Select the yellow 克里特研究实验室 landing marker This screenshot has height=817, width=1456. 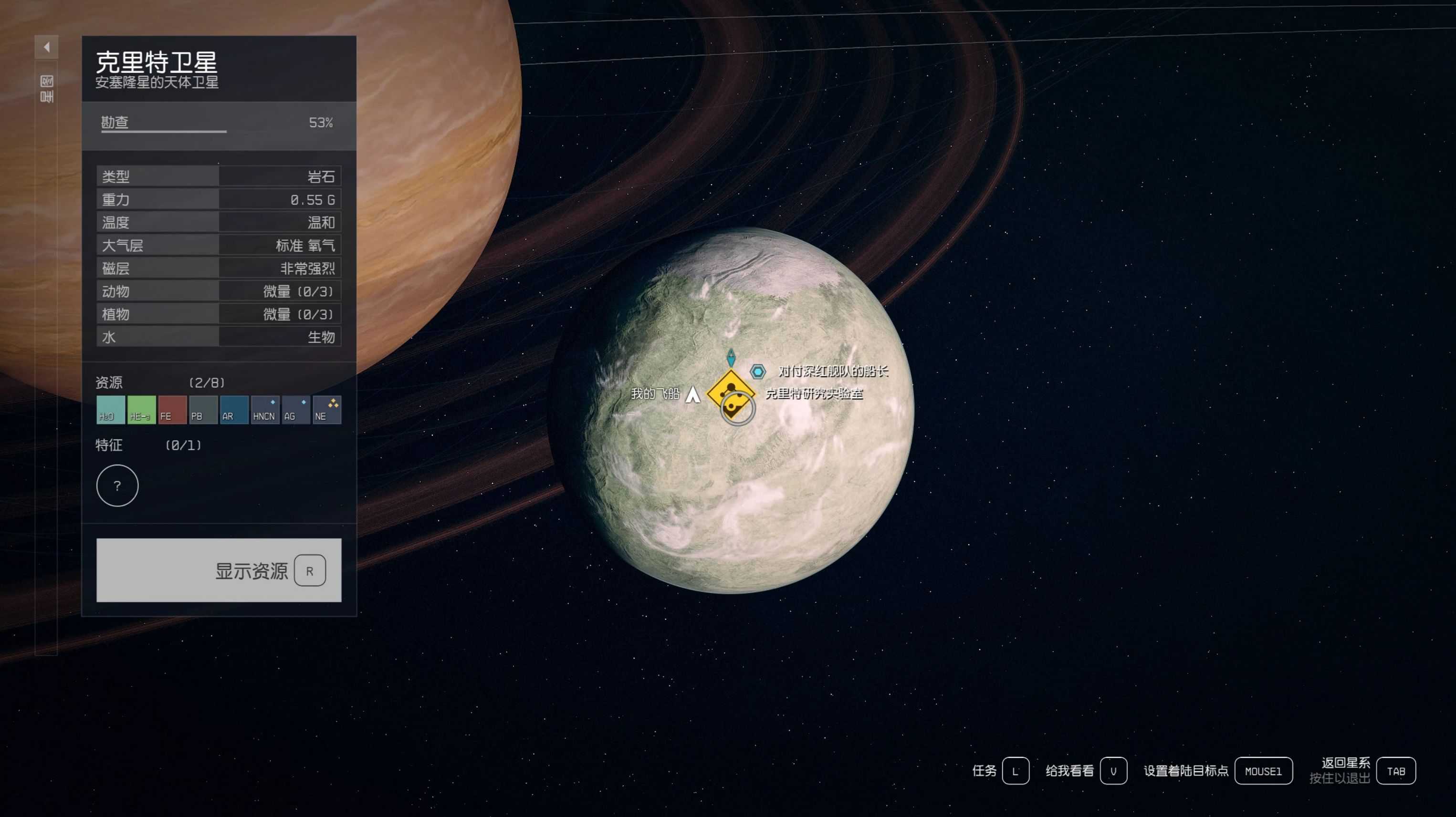(730, 390)
